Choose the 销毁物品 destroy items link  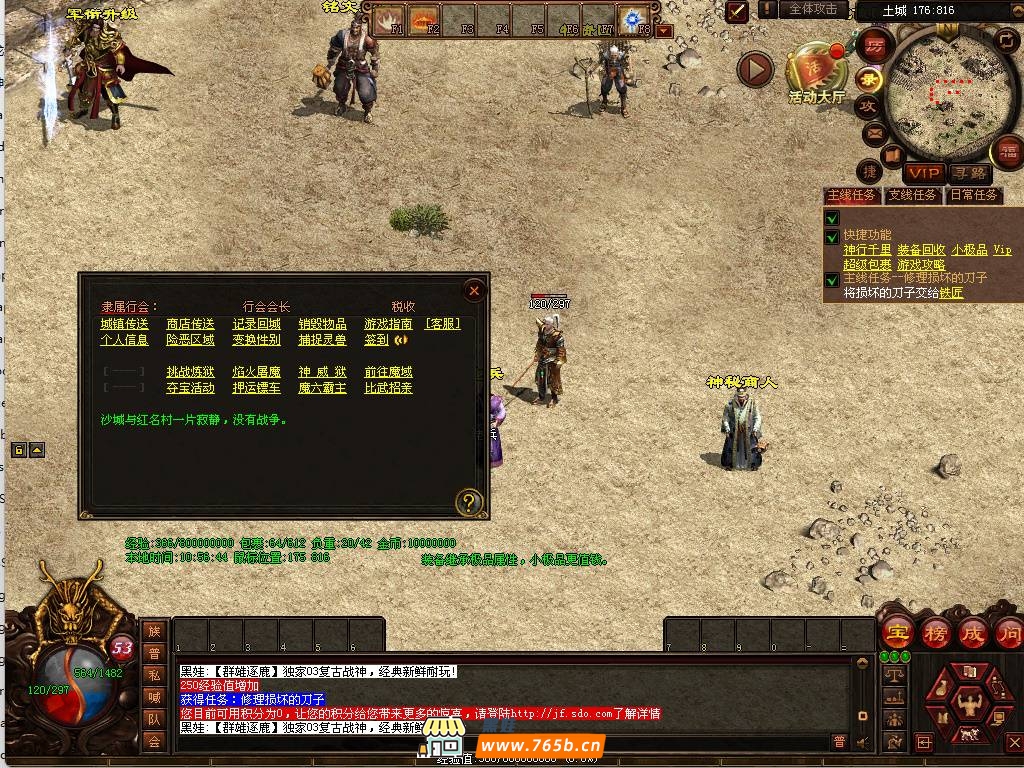(322, 324)
